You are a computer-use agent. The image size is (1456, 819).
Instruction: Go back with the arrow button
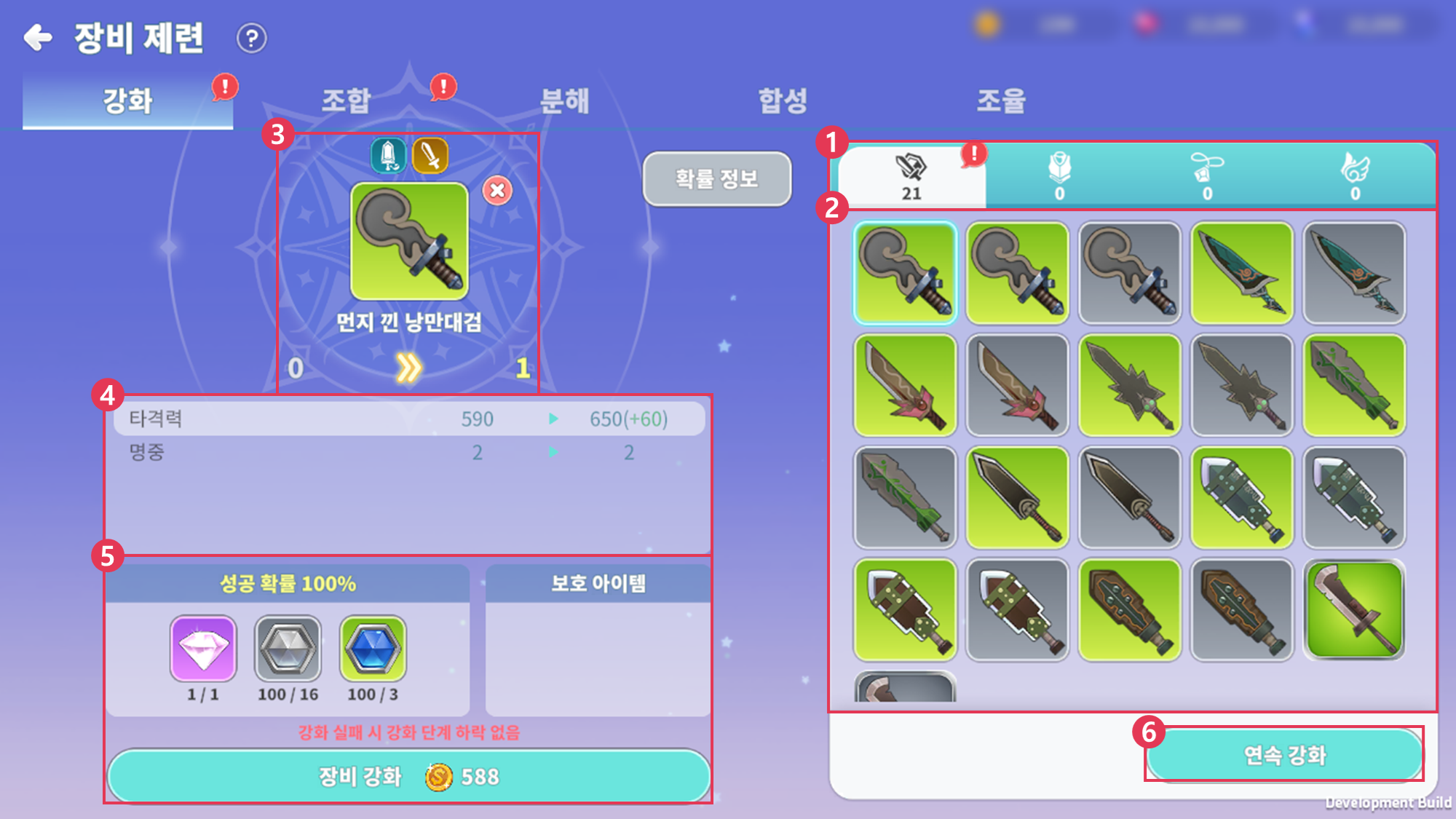(38, 37)
